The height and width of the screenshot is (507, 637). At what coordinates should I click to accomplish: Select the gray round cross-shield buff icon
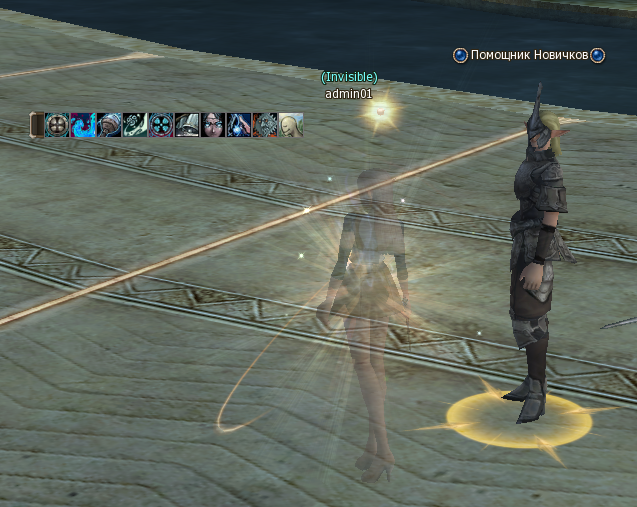click(x=57, y=125)
